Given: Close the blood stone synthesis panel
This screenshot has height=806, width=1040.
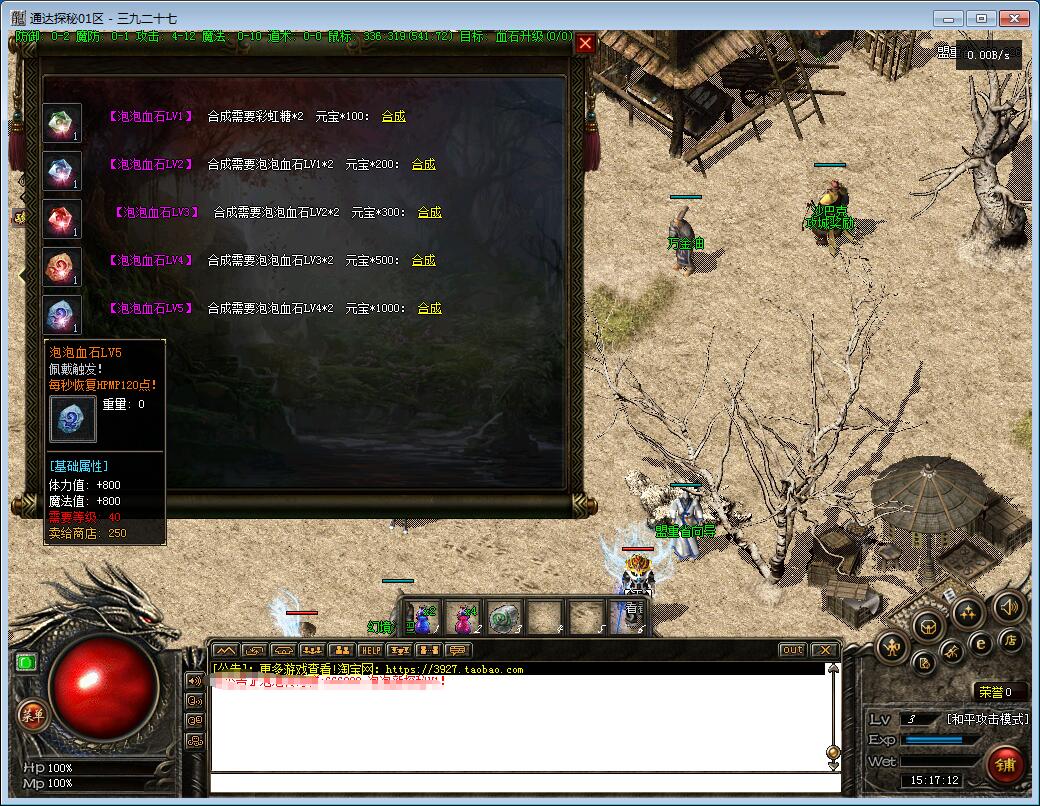Looking at the screenshot, I should pos(586,43).
